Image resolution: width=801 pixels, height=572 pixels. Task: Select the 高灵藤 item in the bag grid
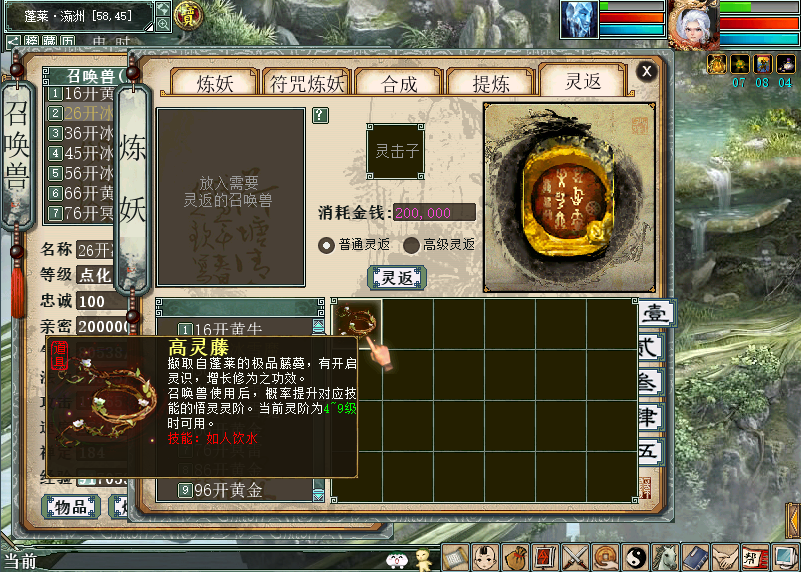coord(357,322)
